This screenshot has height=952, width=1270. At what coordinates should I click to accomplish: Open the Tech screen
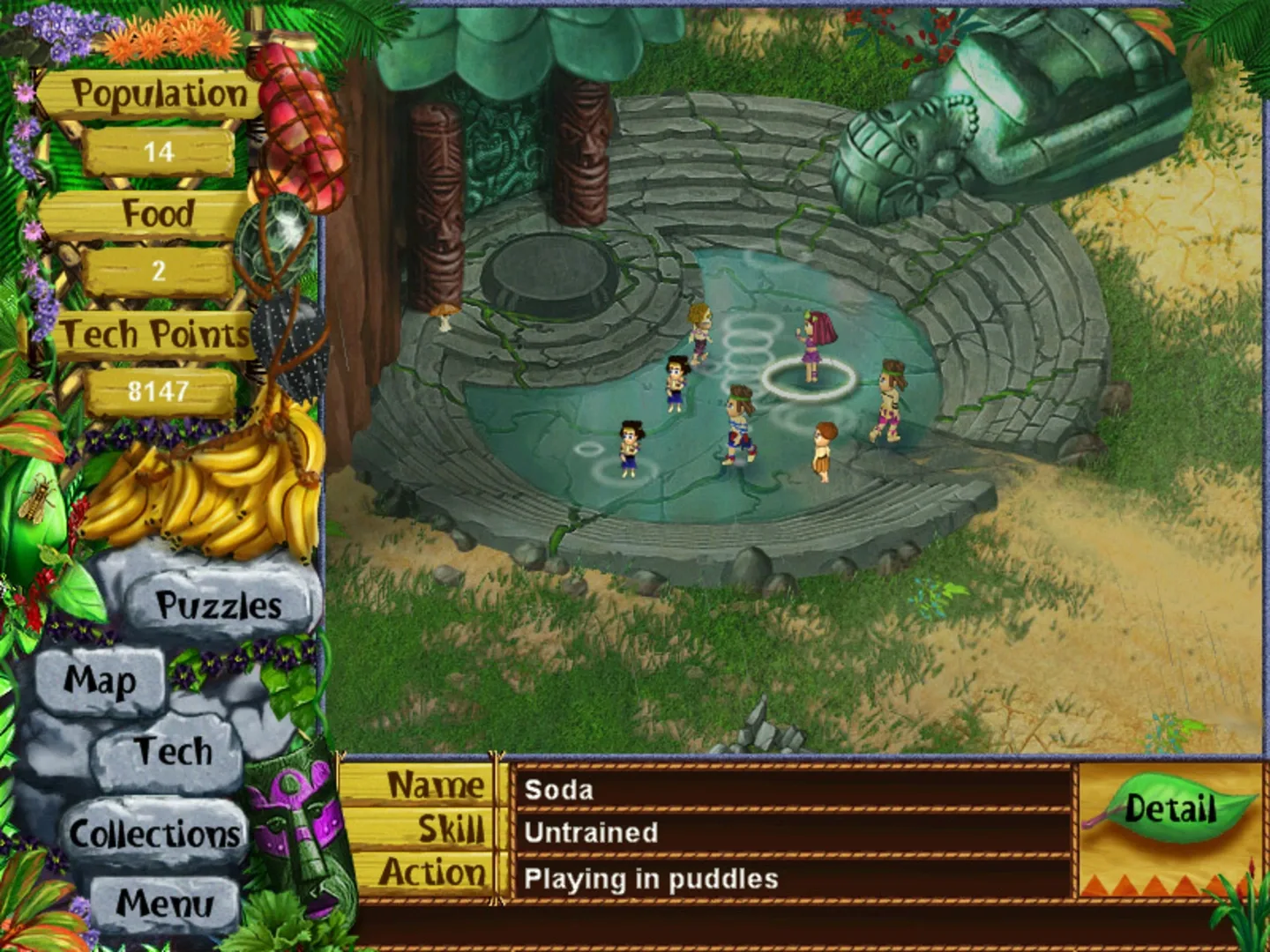pos(173,752)
